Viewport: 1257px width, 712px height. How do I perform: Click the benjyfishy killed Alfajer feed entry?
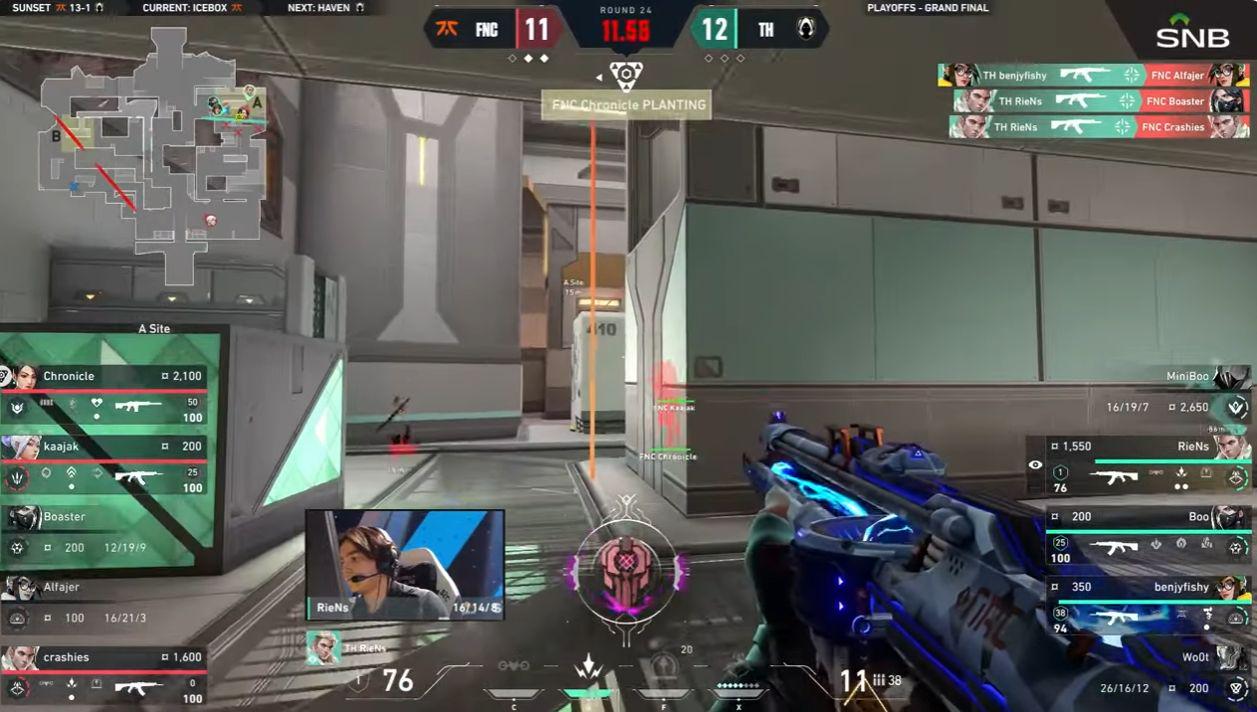[x=1093, y=75]
